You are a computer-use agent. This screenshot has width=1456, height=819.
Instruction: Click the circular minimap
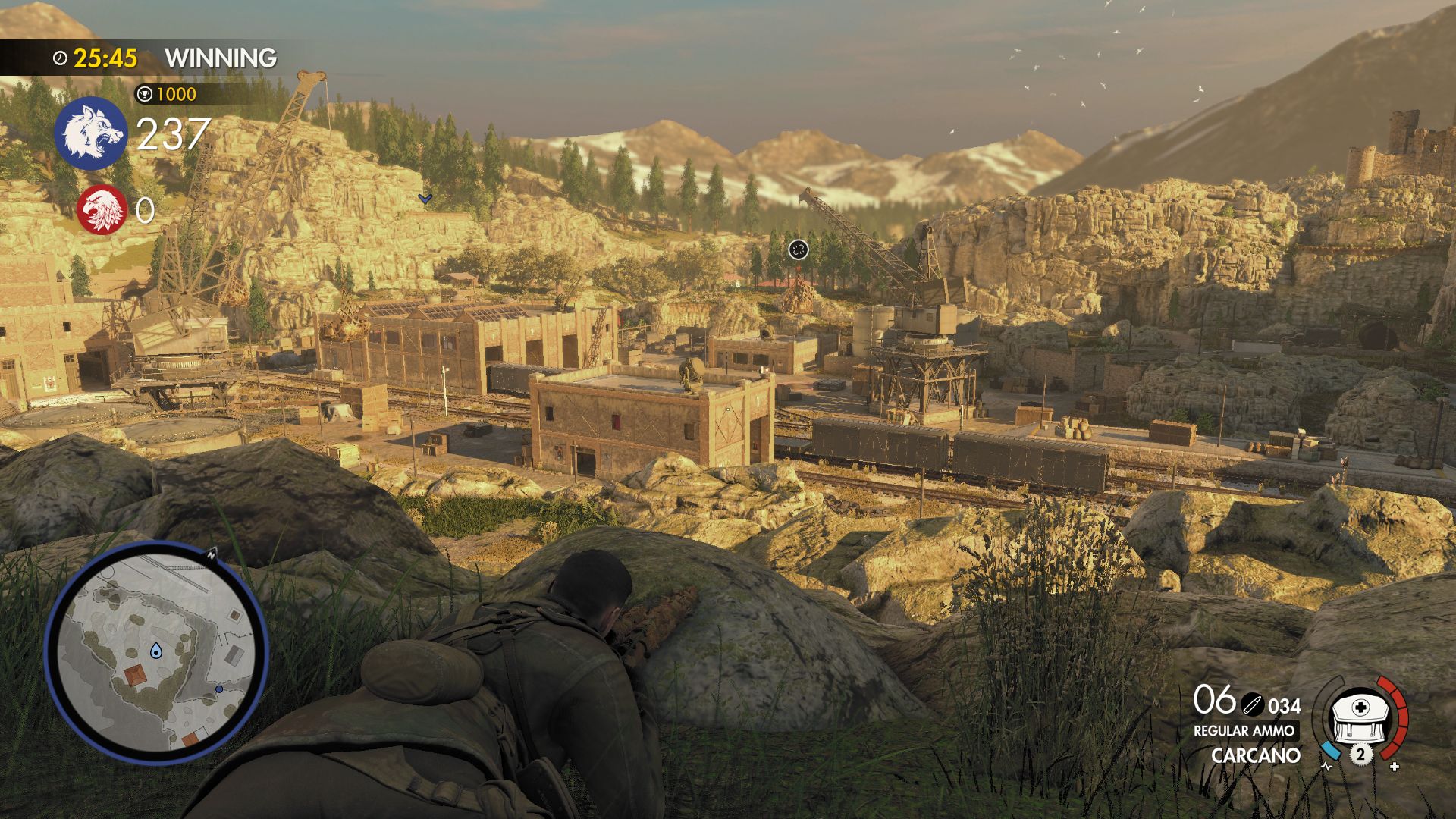click(x=157, y=652)
